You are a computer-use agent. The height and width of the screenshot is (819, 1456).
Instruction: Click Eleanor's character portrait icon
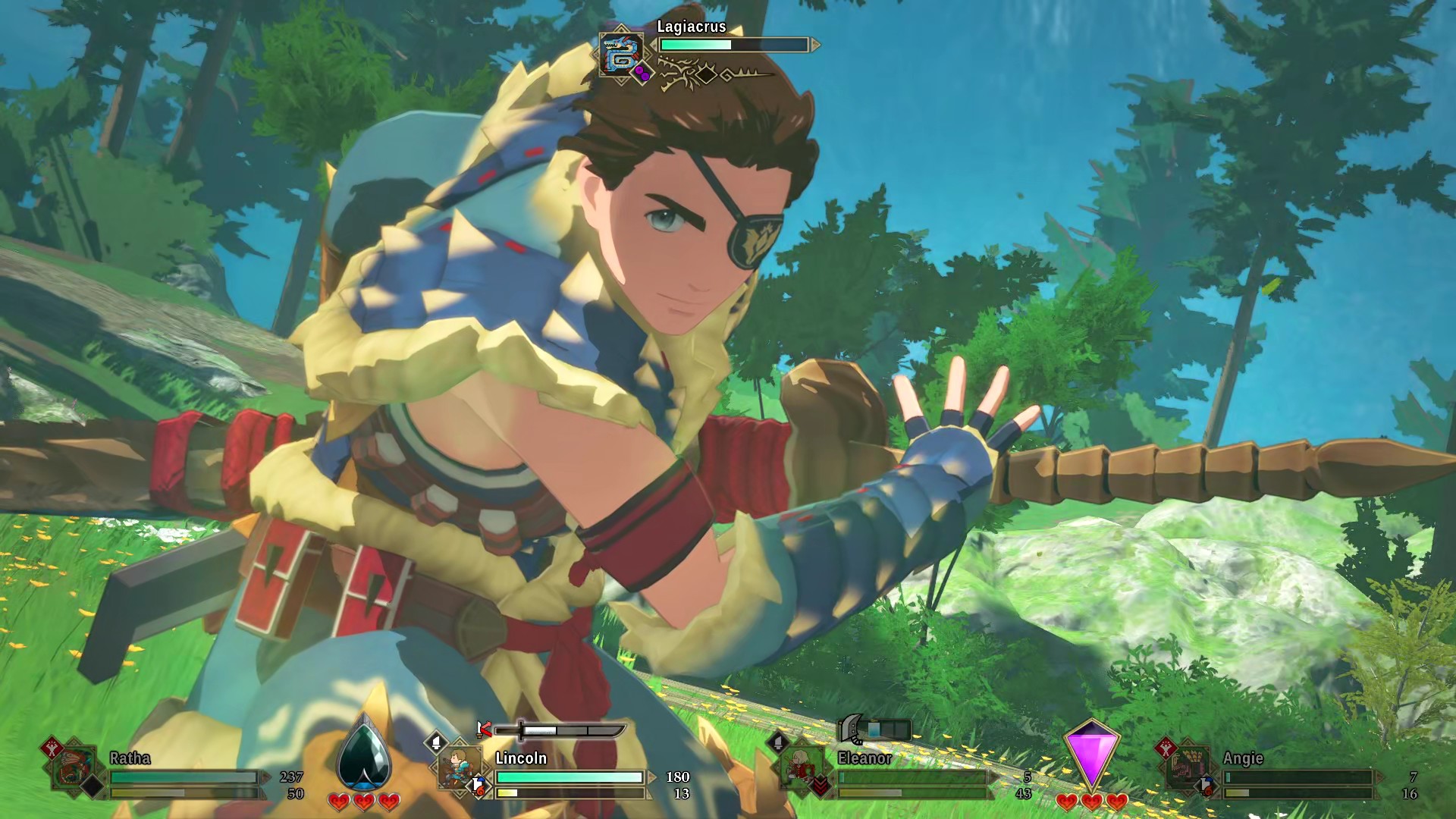[801, 764]
